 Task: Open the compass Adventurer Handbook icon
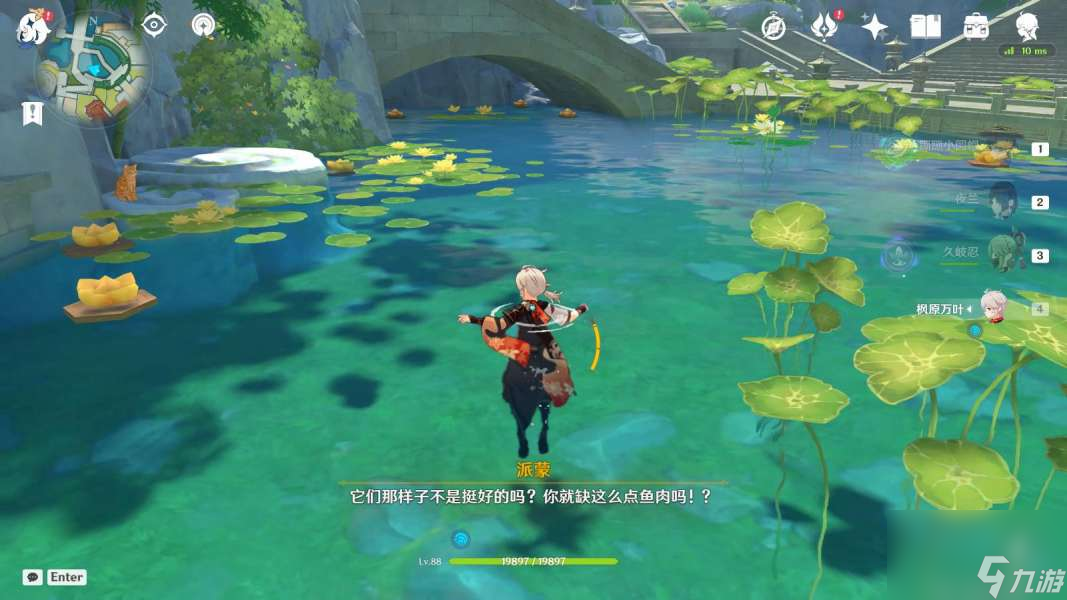pos(772,27)
